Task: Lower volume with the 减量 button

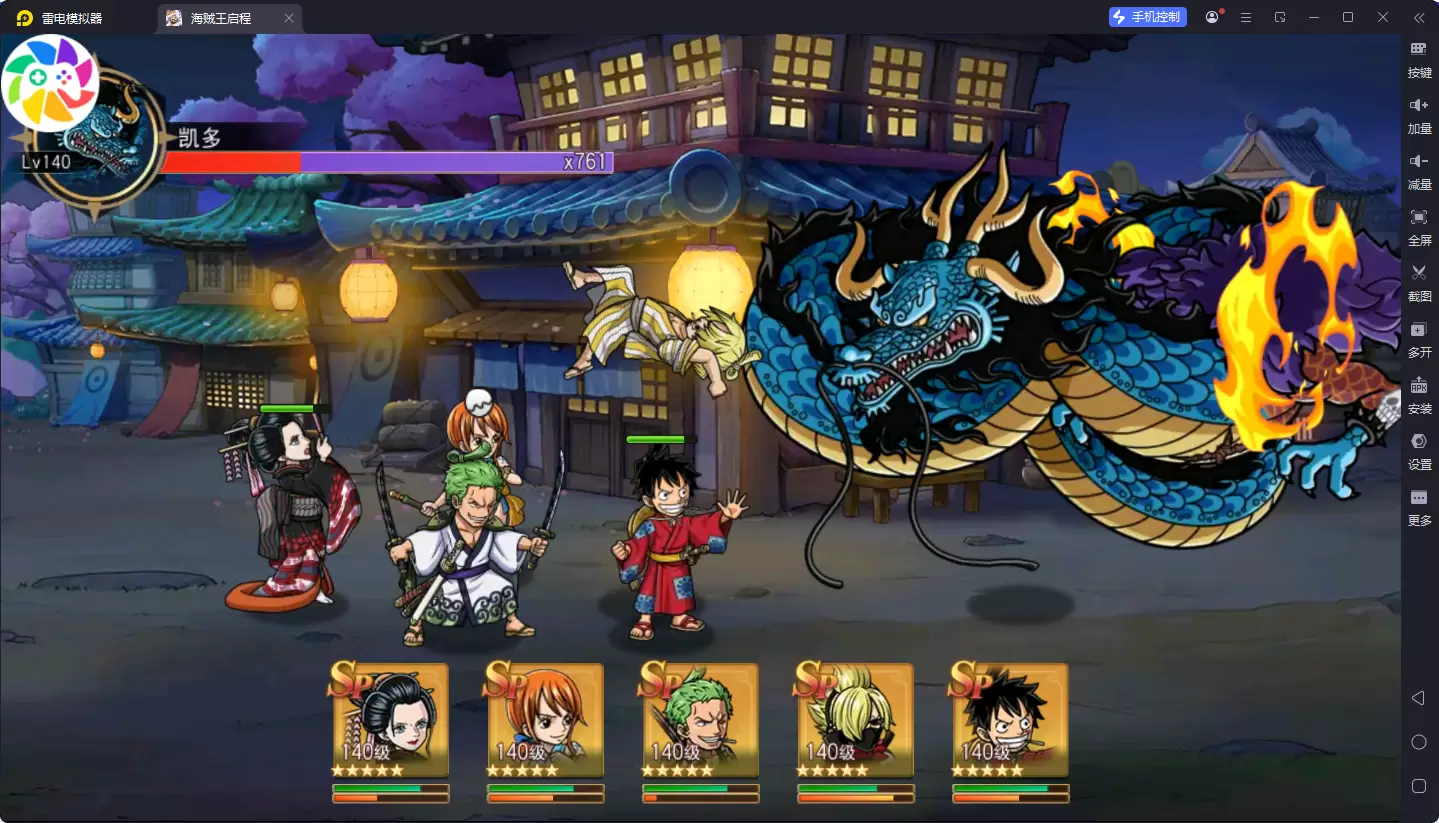Action: pos(1419,170)
